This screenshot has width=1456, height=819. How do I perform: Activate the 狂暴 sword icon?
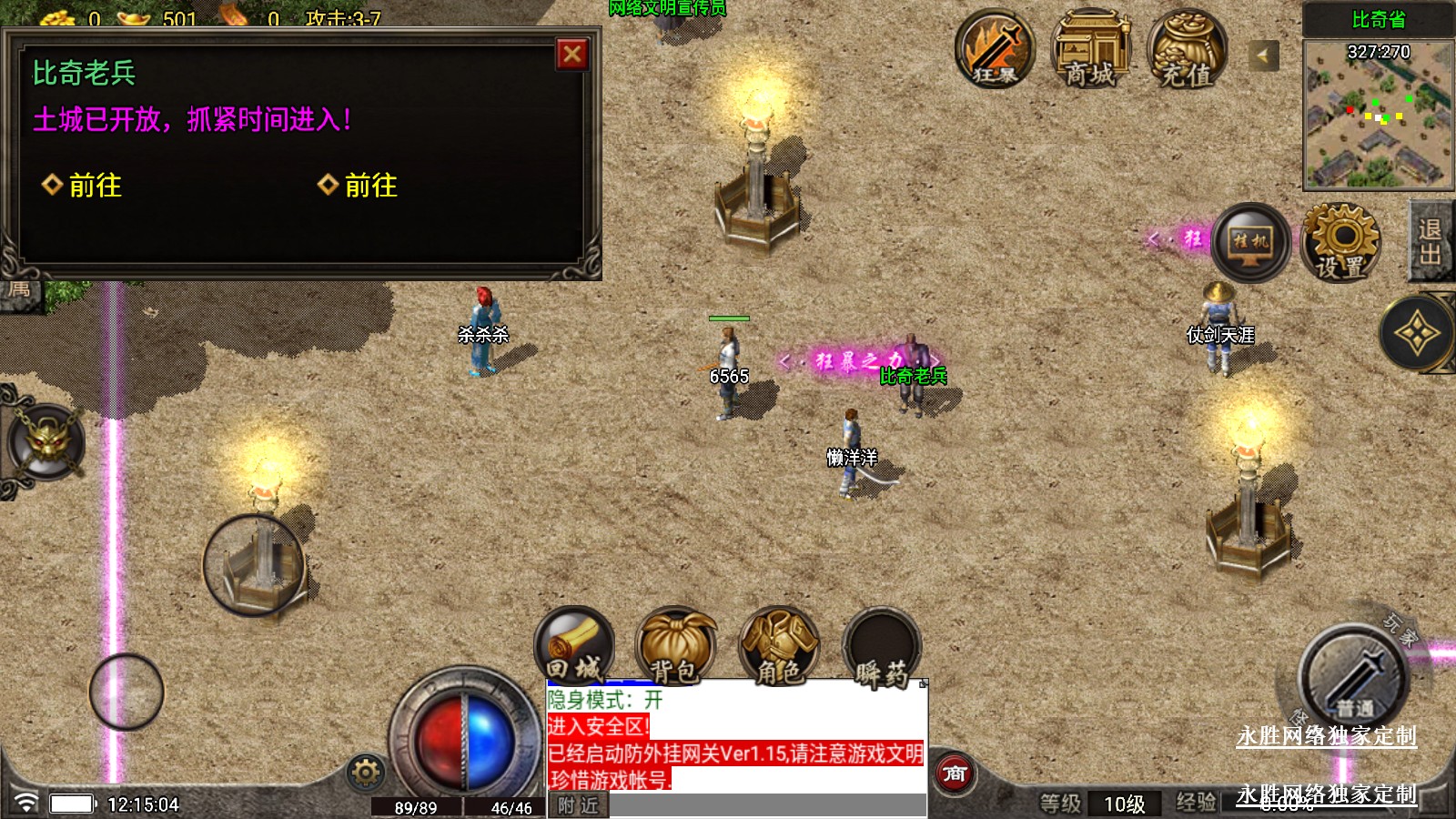click(995, 49)
